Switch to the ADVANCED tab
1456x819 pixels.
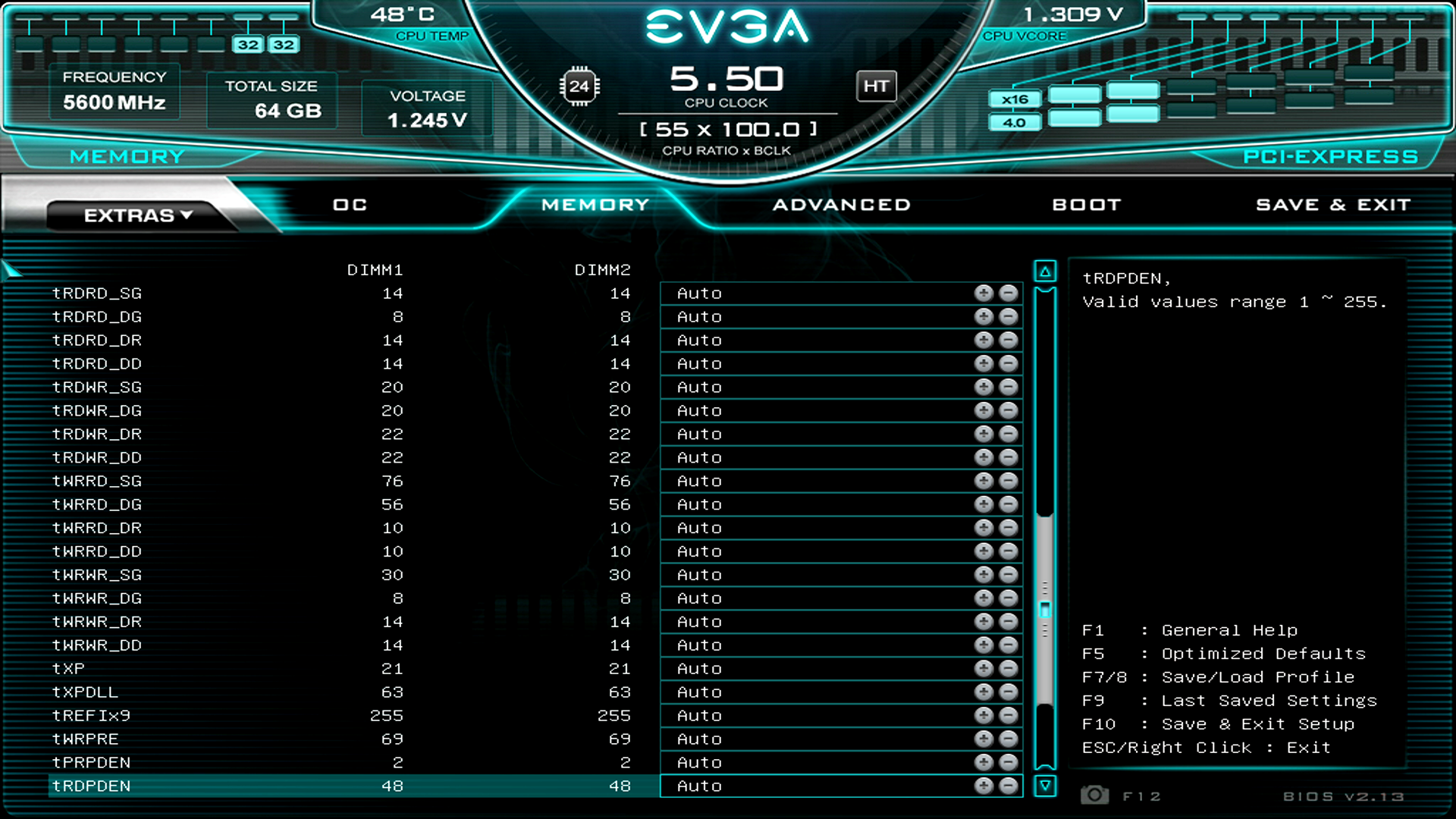click(x=842, y=204)
